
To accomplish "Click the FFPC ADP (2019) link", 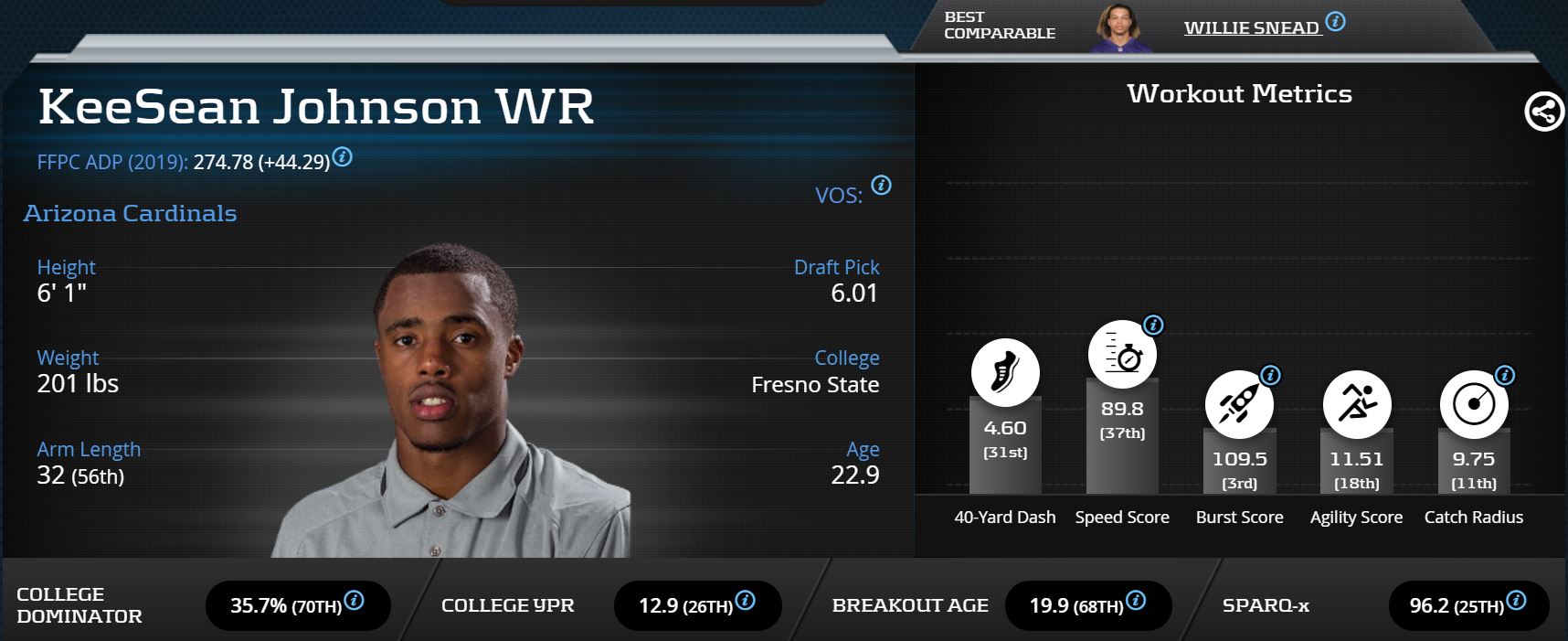I will (112, 162).
